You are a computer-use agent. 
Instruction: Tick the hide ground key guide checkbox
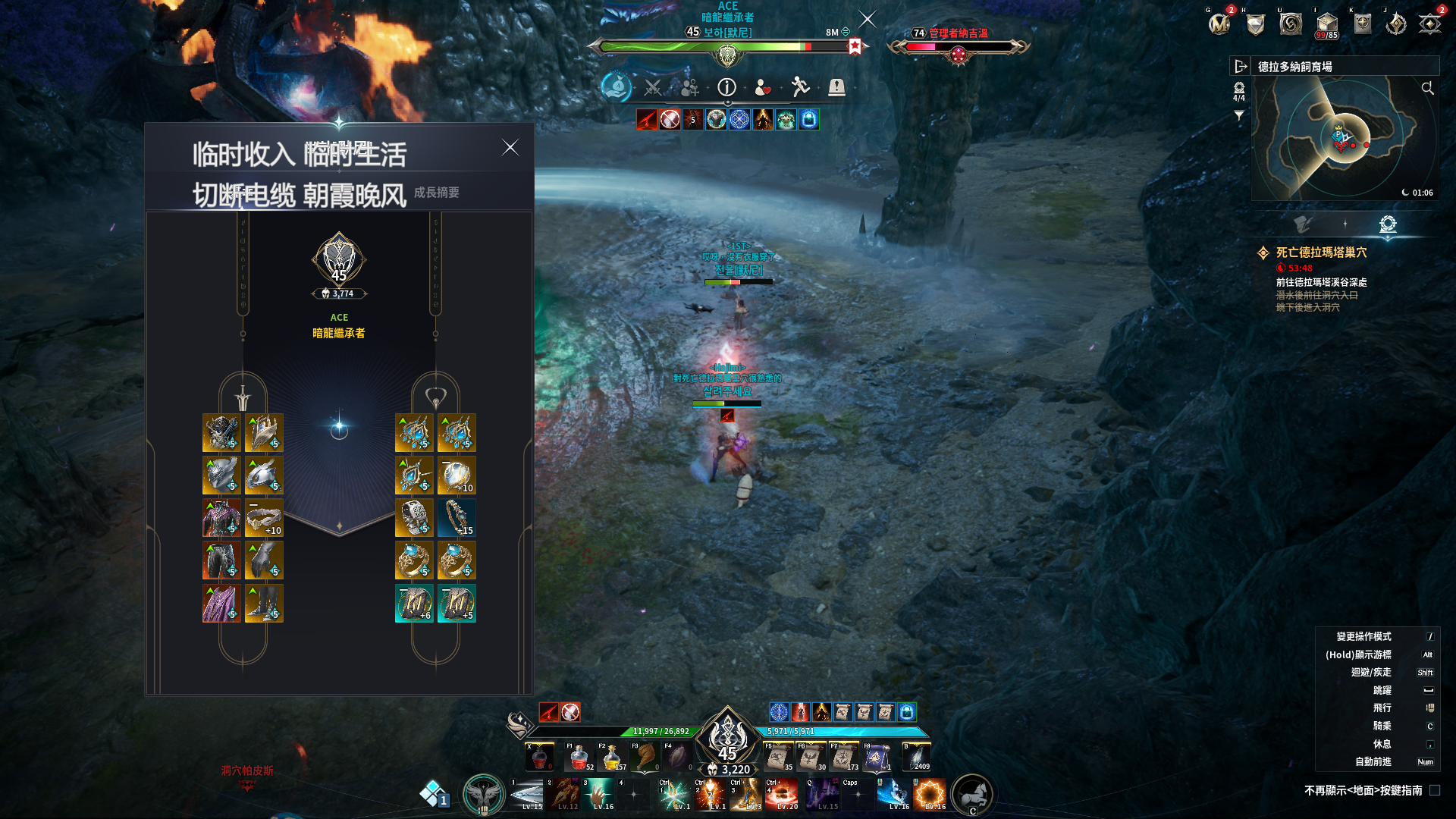click(x=1434, y=790)
